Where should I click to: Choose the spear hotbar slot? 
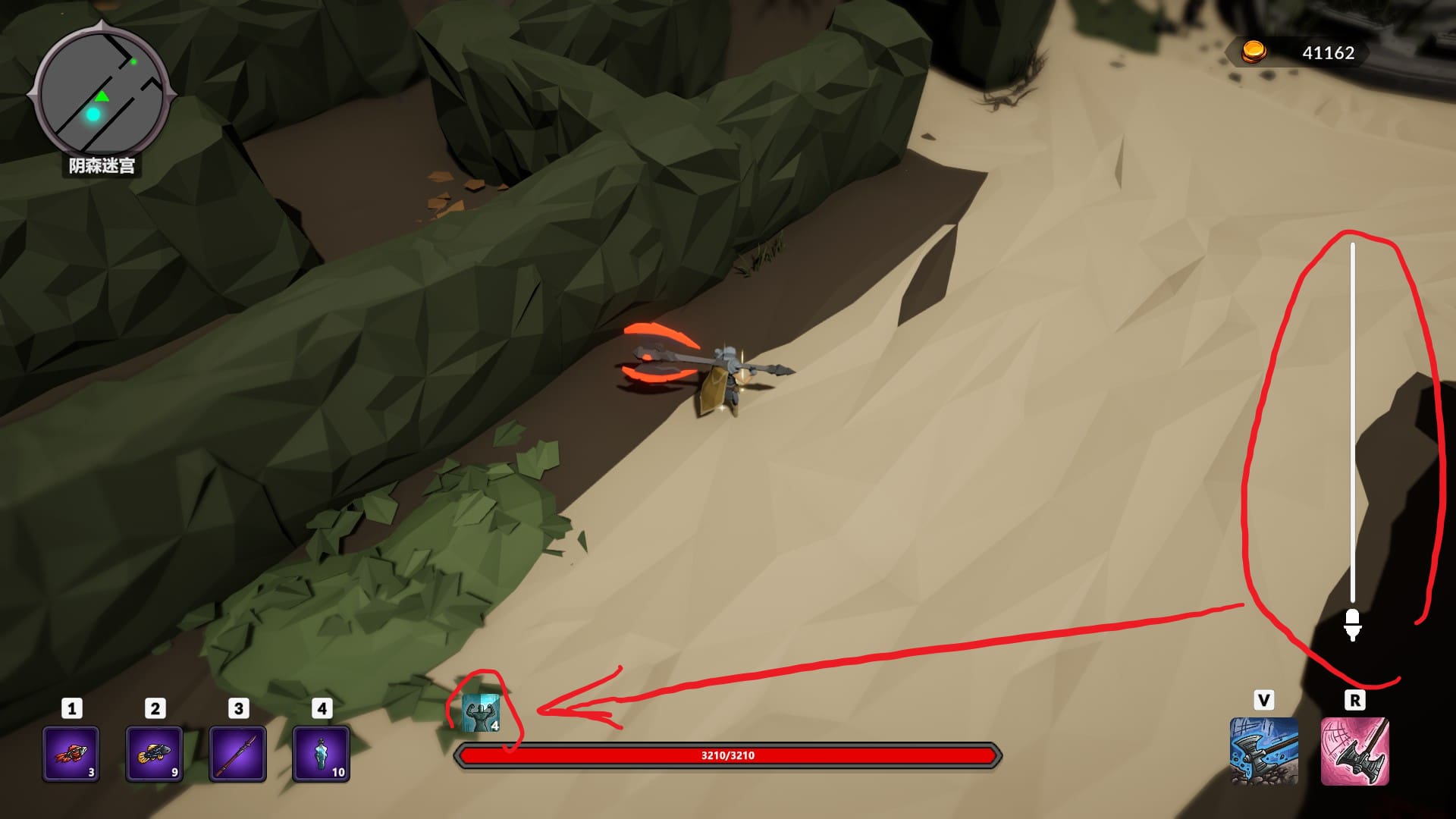click(237, 754)
